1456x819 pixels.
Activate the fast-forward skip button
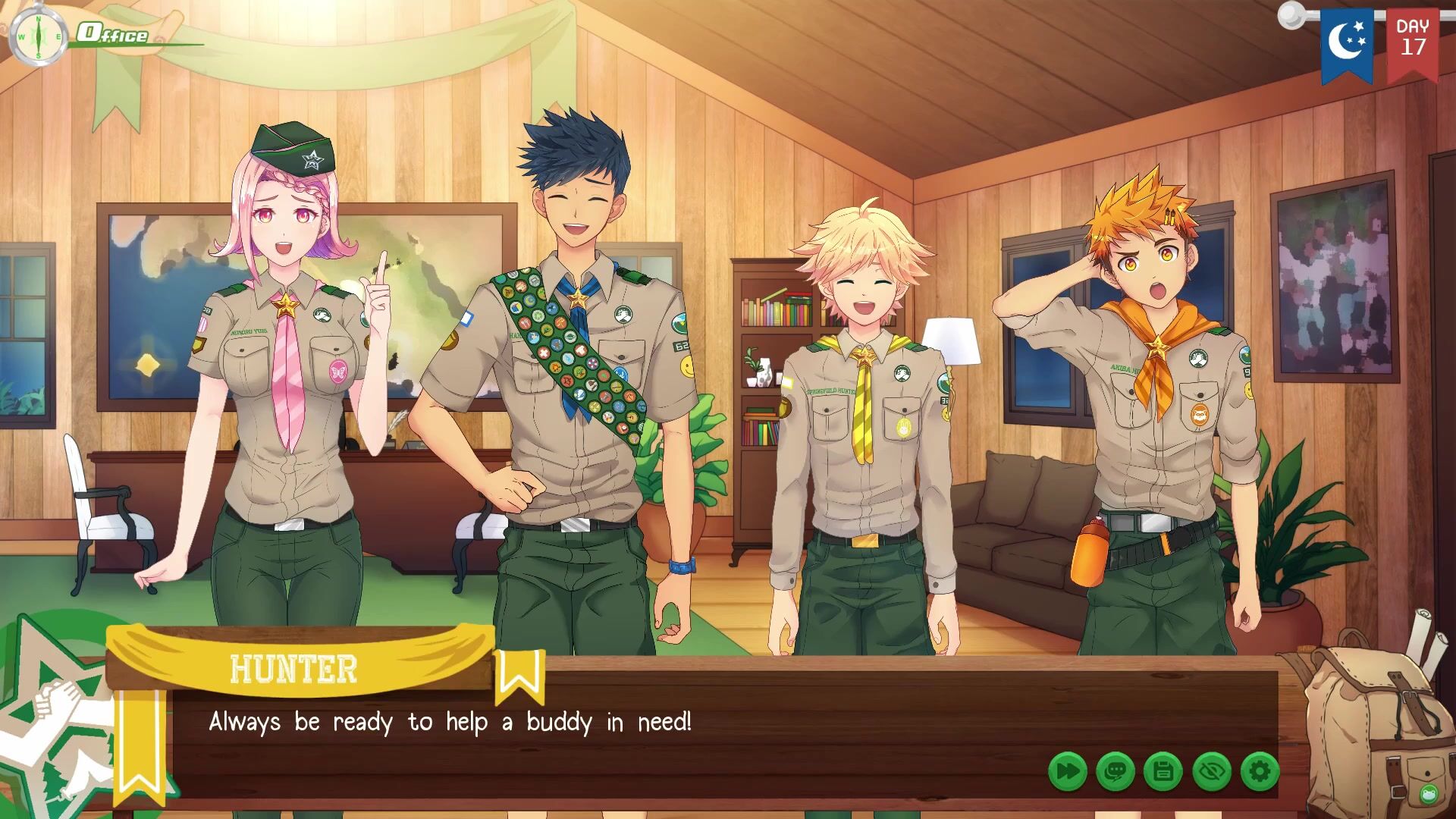tap(1067, 772)
